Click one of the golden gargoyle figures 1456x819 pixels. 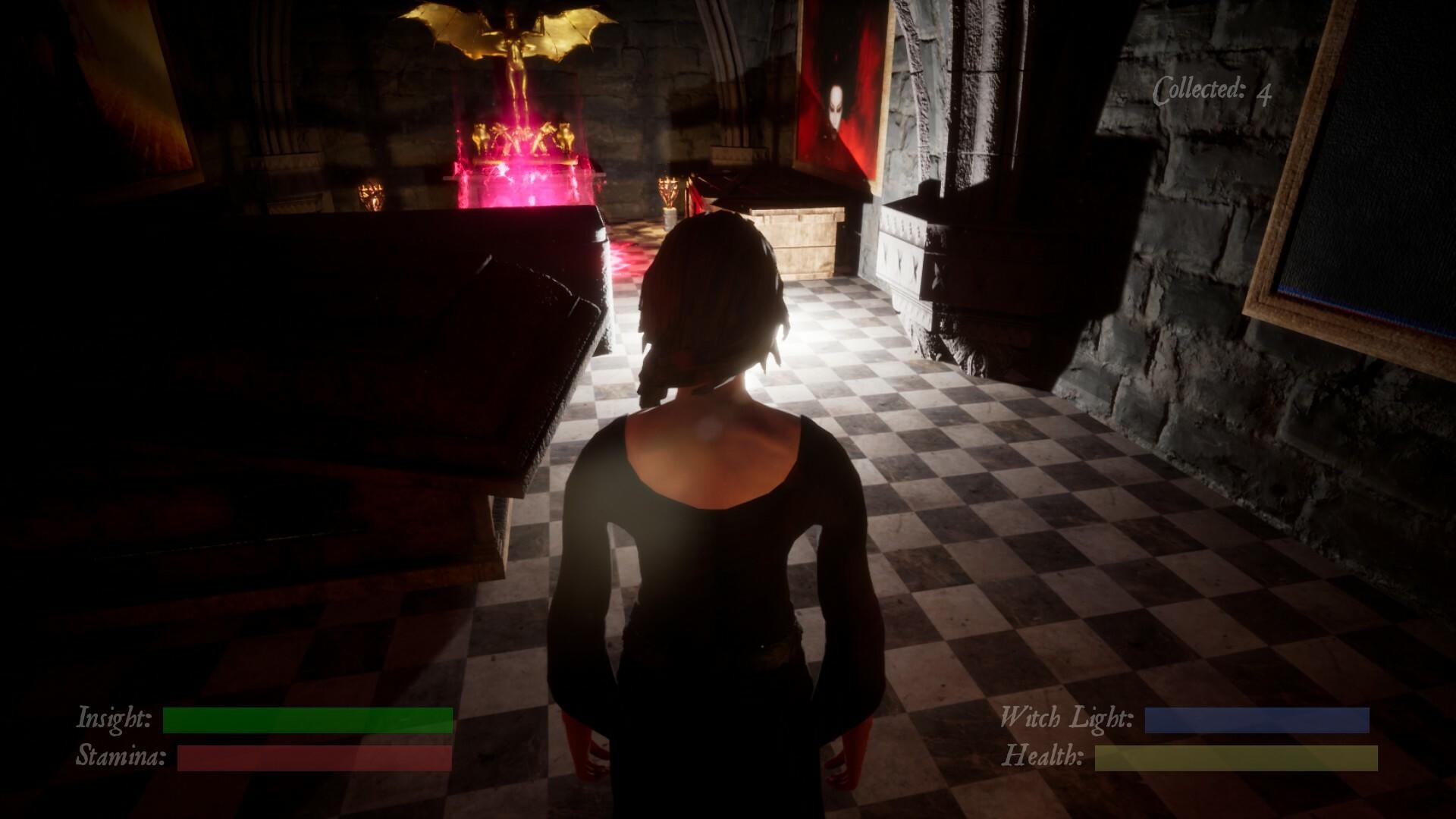click(482, 136)
